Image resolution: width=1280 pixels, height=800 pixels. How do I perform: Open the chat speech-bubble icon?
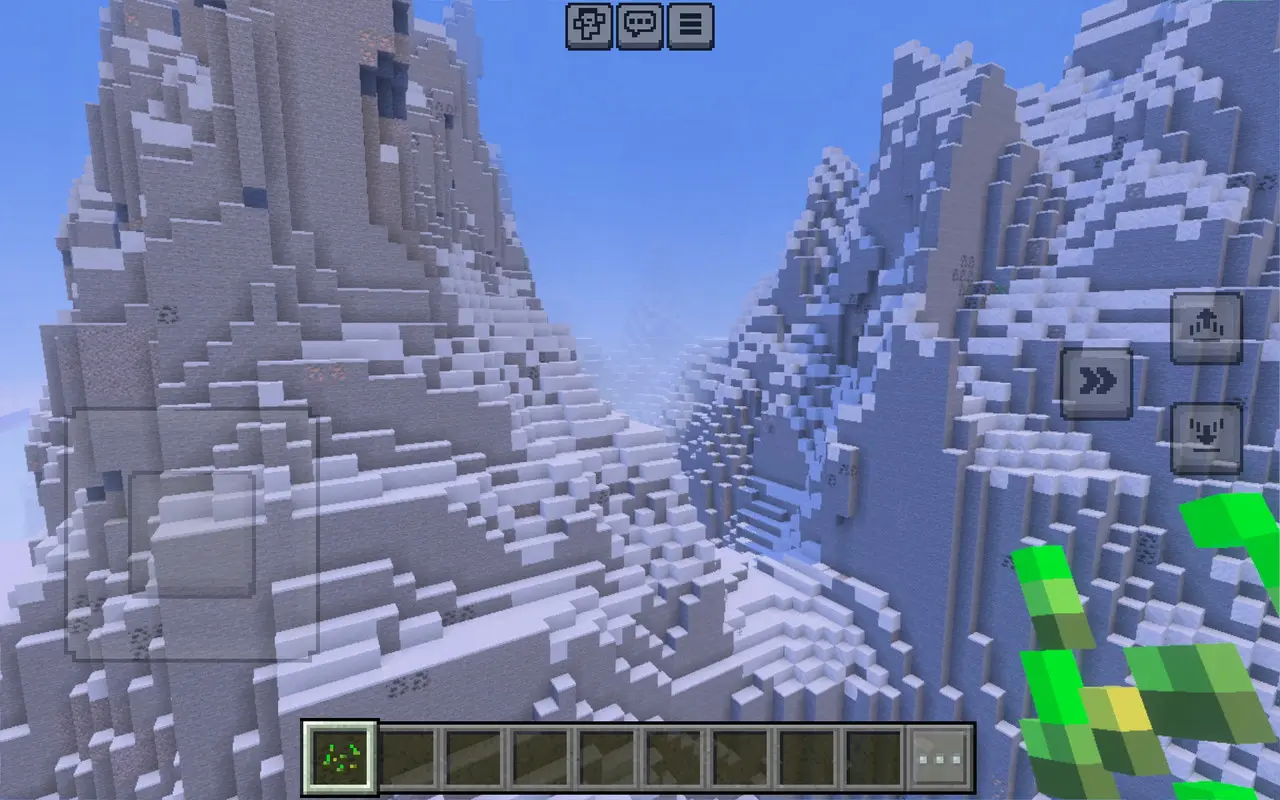pyautogui.click(x=638, y=27)
